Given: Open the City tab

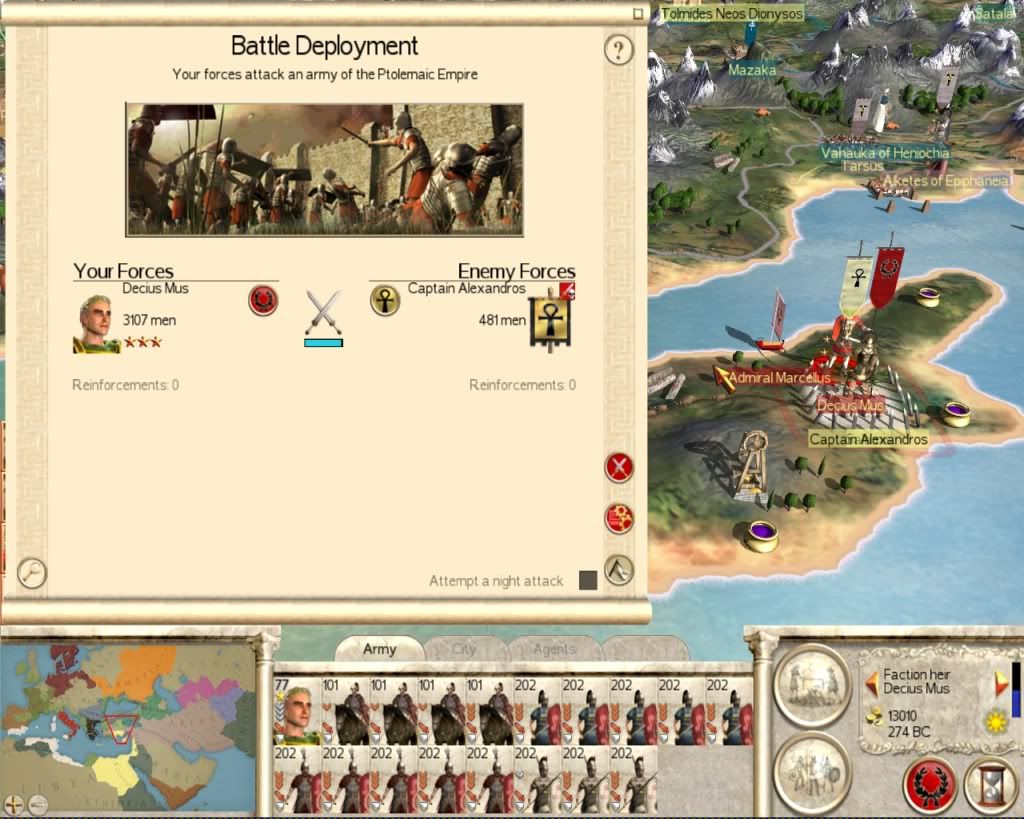Looking at the screenshot, I should point(464,649).
